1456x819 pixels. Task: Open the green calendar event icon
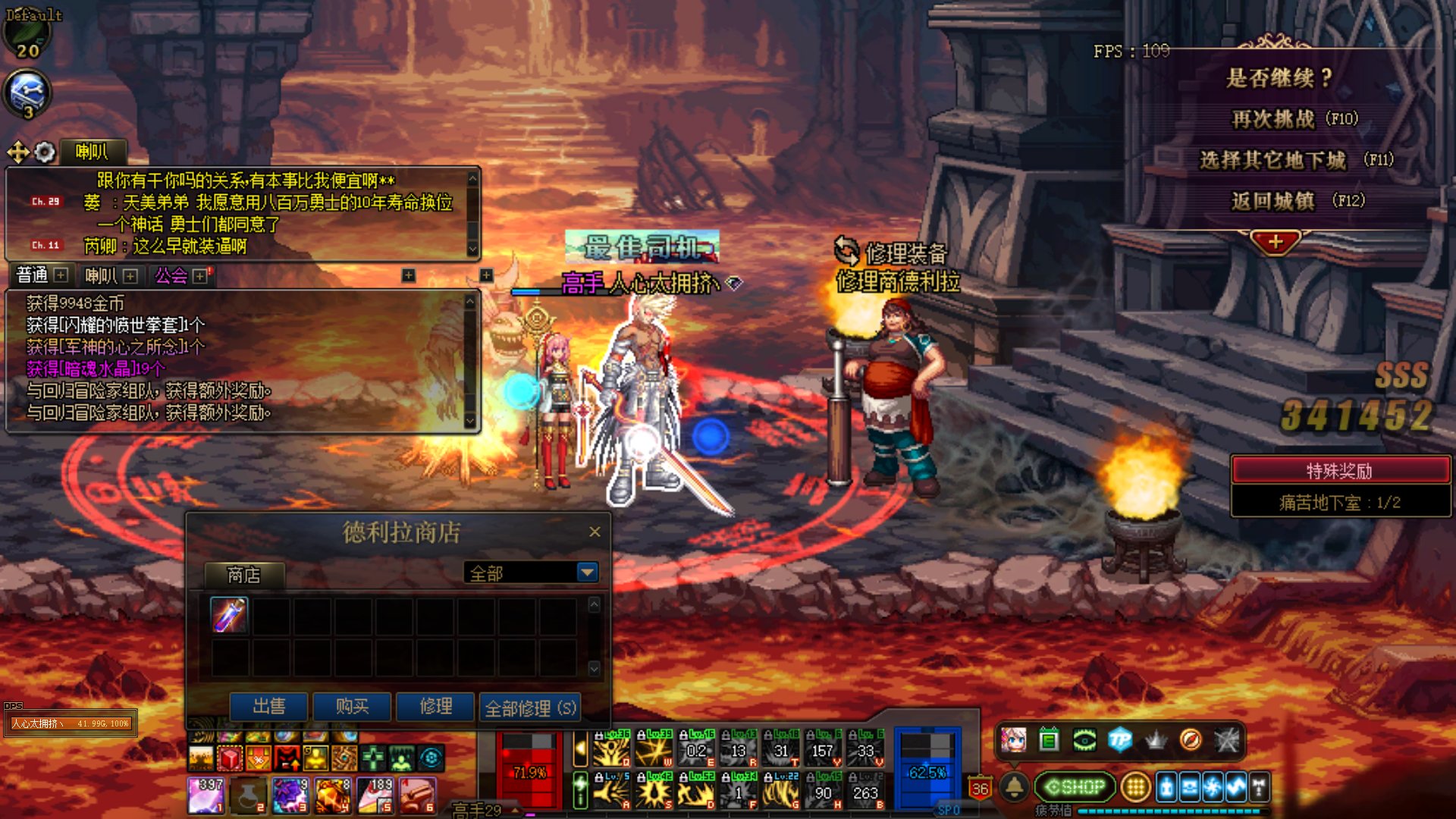[x=1049, y=739]
